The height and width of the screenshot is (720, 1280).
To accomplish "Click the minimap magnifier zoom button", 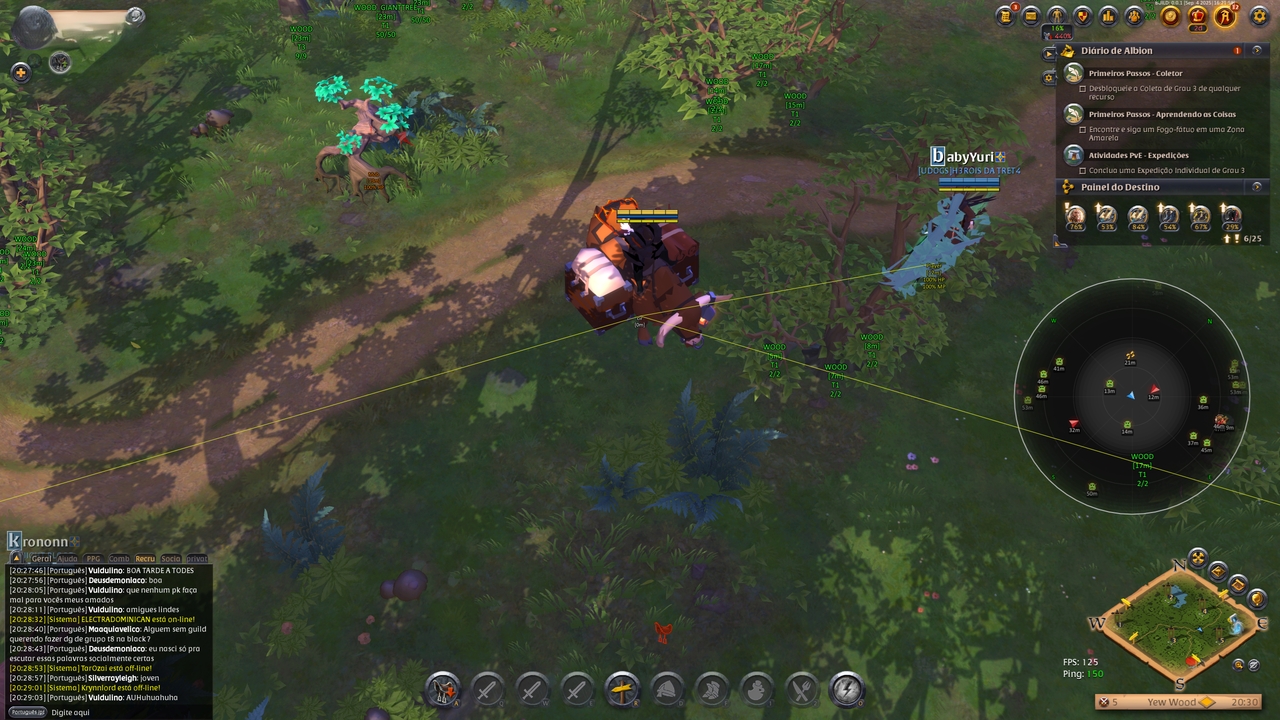I will (1239, 664).
